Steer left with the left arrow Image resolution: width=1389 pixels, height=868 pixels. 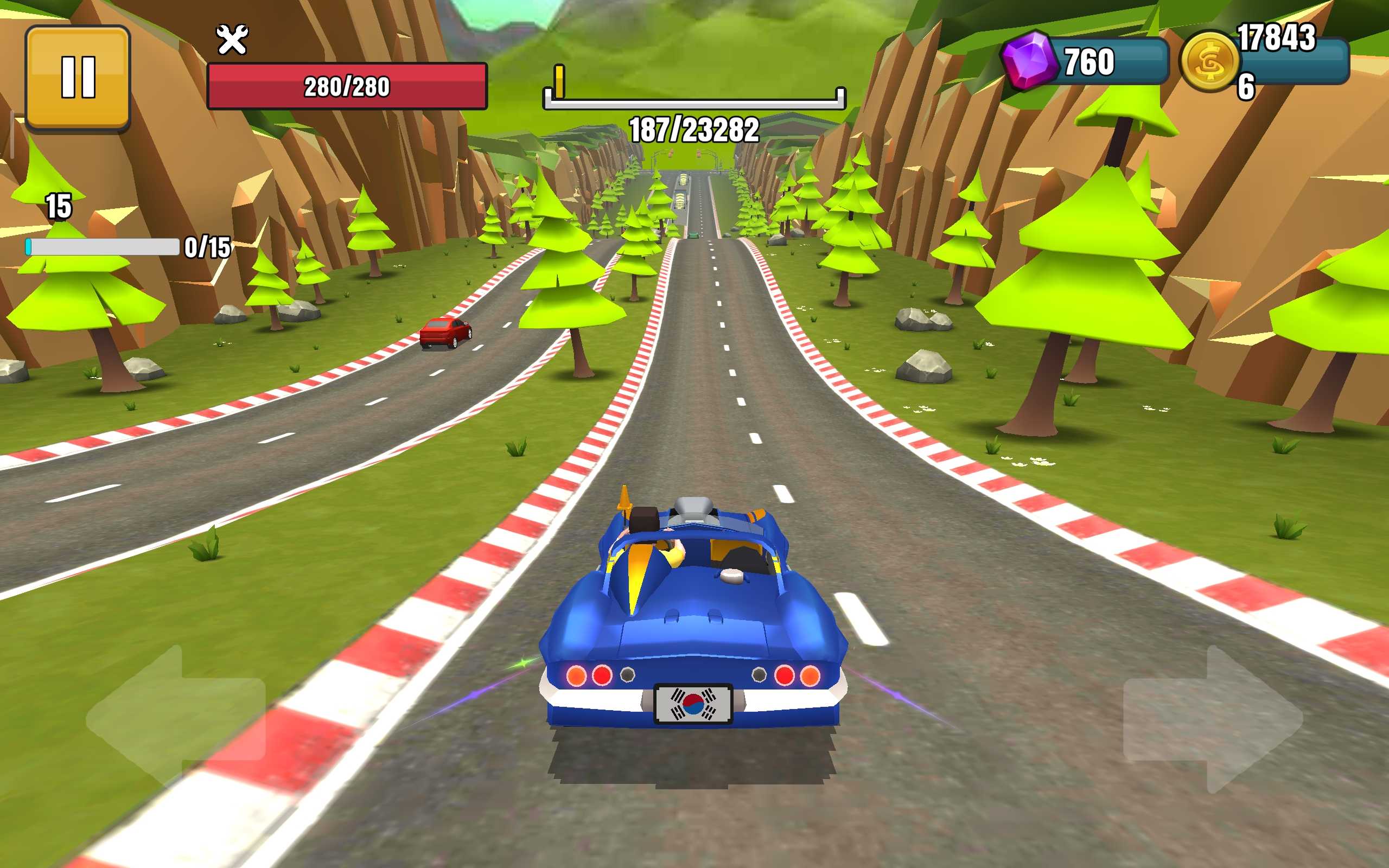coord(175,718)
